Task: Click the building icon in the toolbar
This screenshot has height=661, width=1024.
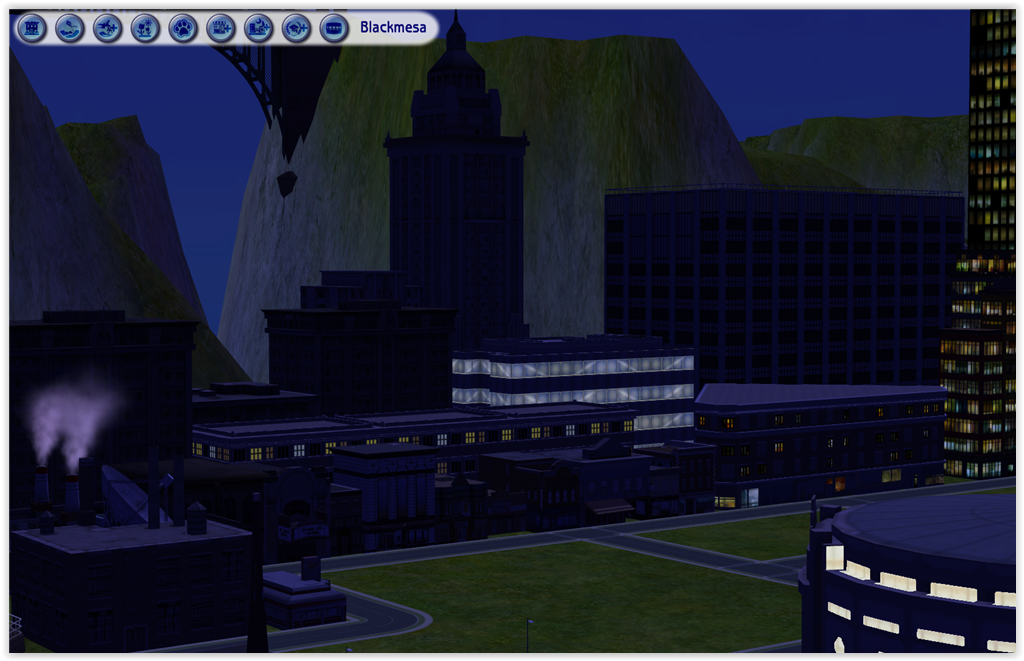Action: click(x=32, y=28)
